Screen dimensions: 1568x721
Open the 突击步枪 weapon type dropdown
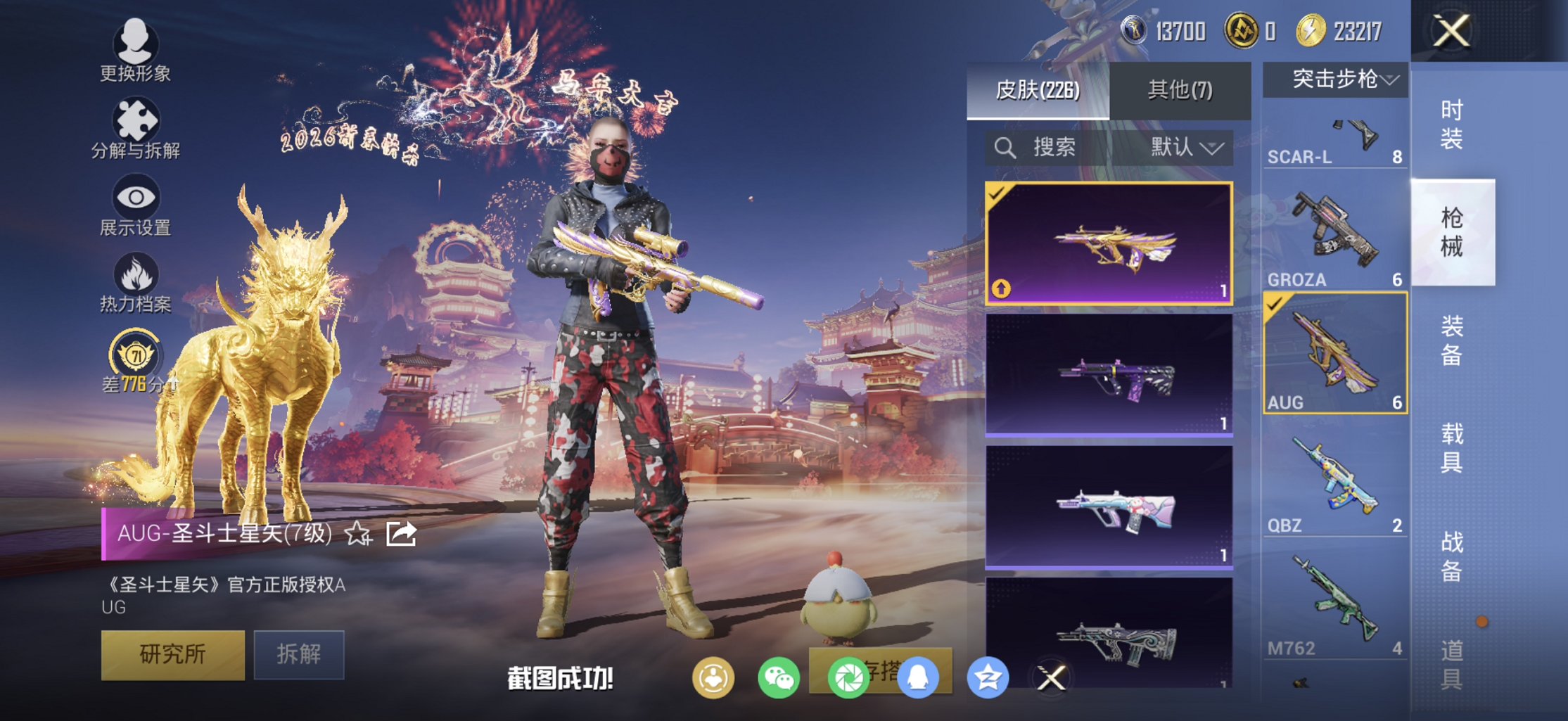(1335, 79)
